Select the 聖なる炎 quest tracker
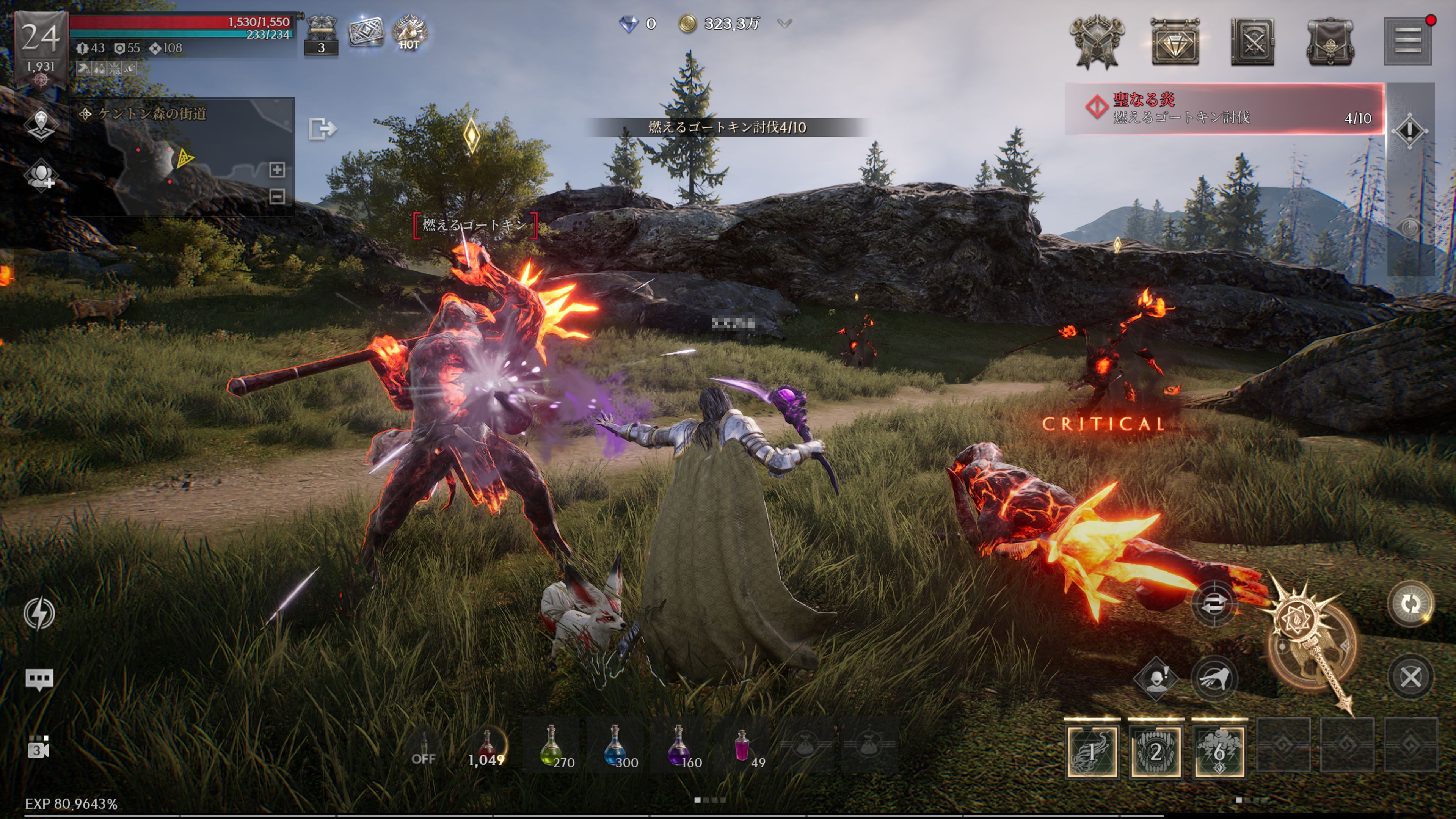This screenshot has height=819, width=1456. pyautogui.click(x=1224, y=108)
